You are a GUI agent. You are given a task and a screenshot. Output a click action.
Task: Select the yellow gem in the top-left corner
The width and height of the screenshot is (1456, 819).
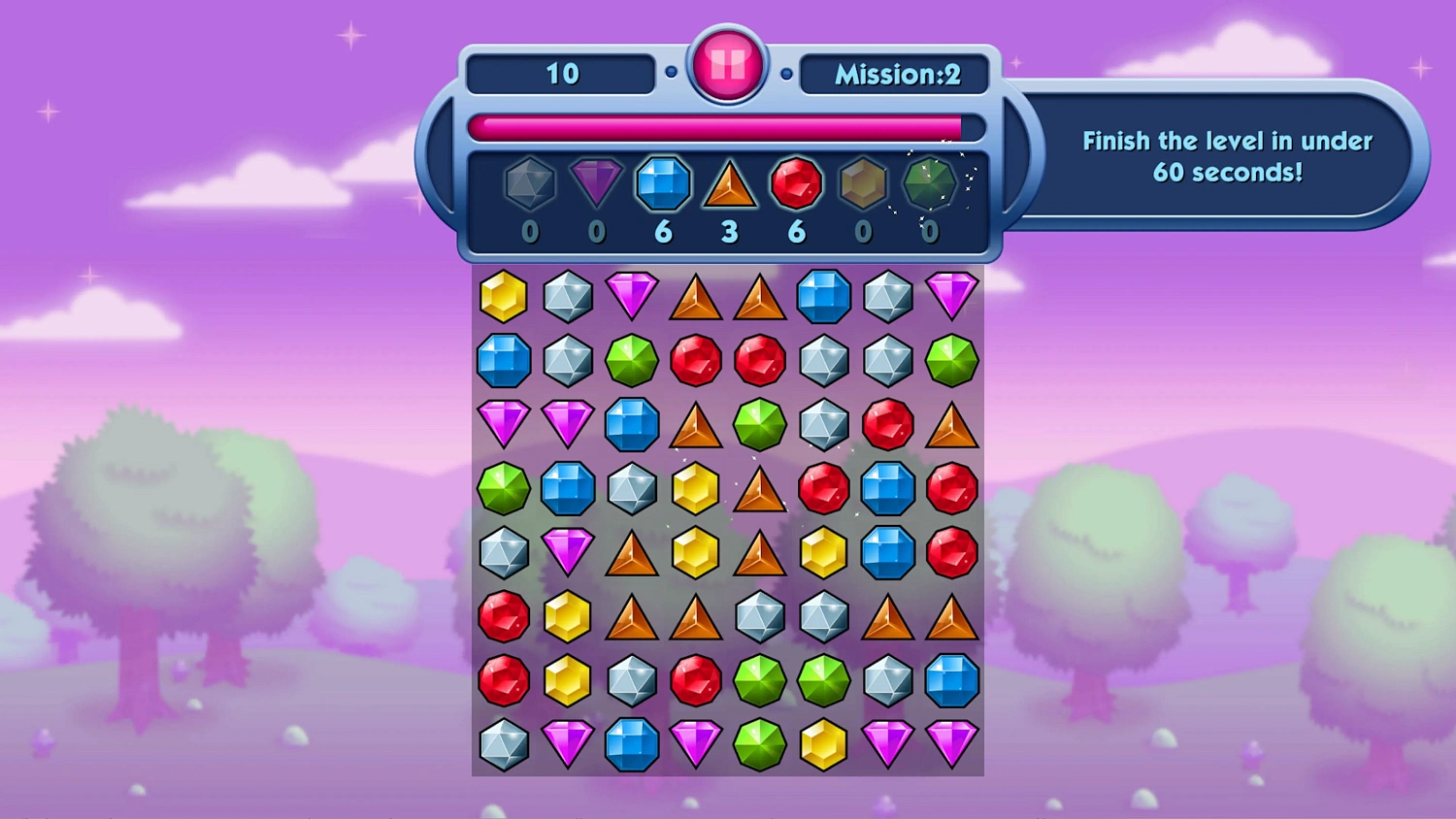point(503,296)
